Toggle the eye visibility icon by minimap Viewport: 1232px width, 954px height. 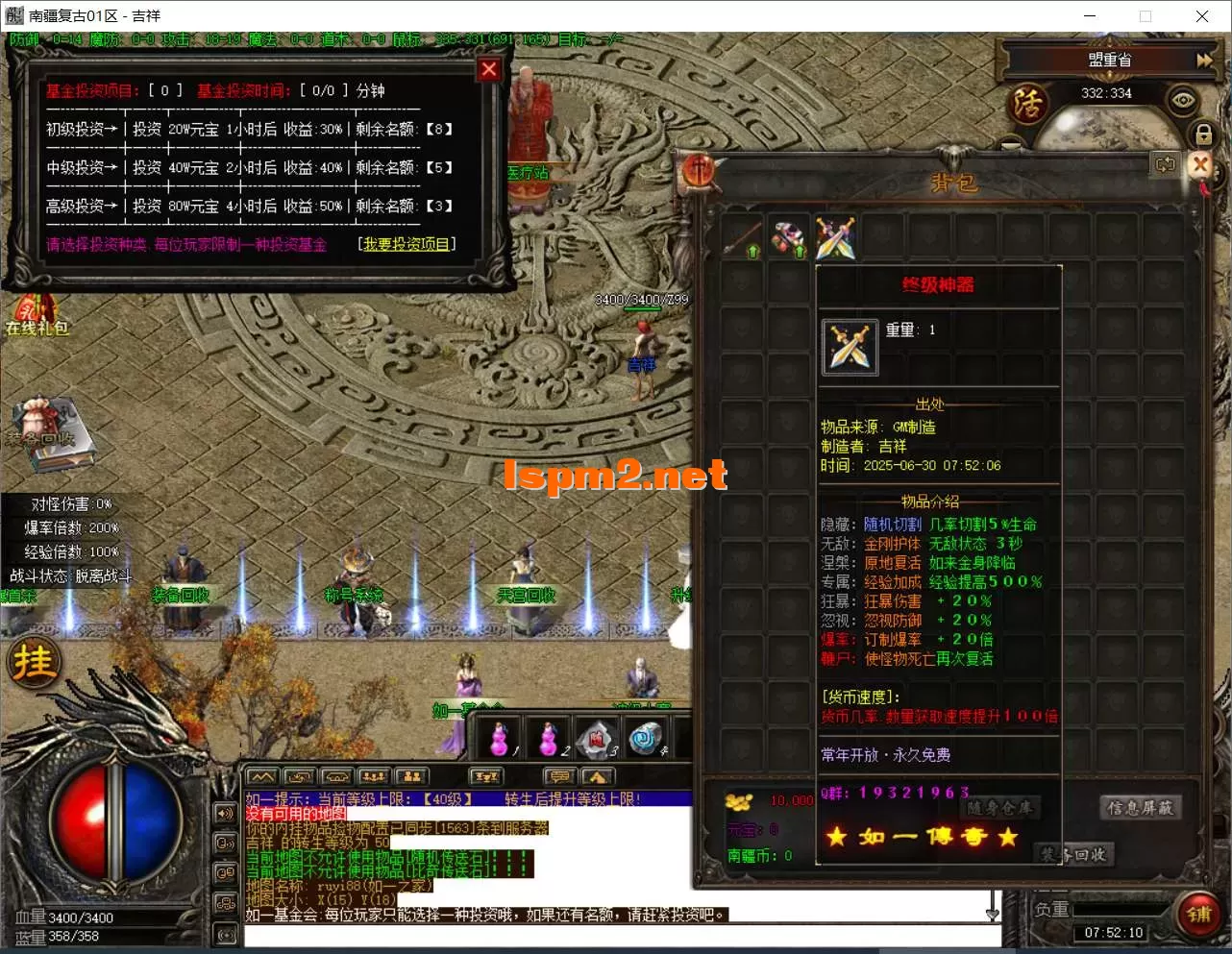(x=1181, y=100)
